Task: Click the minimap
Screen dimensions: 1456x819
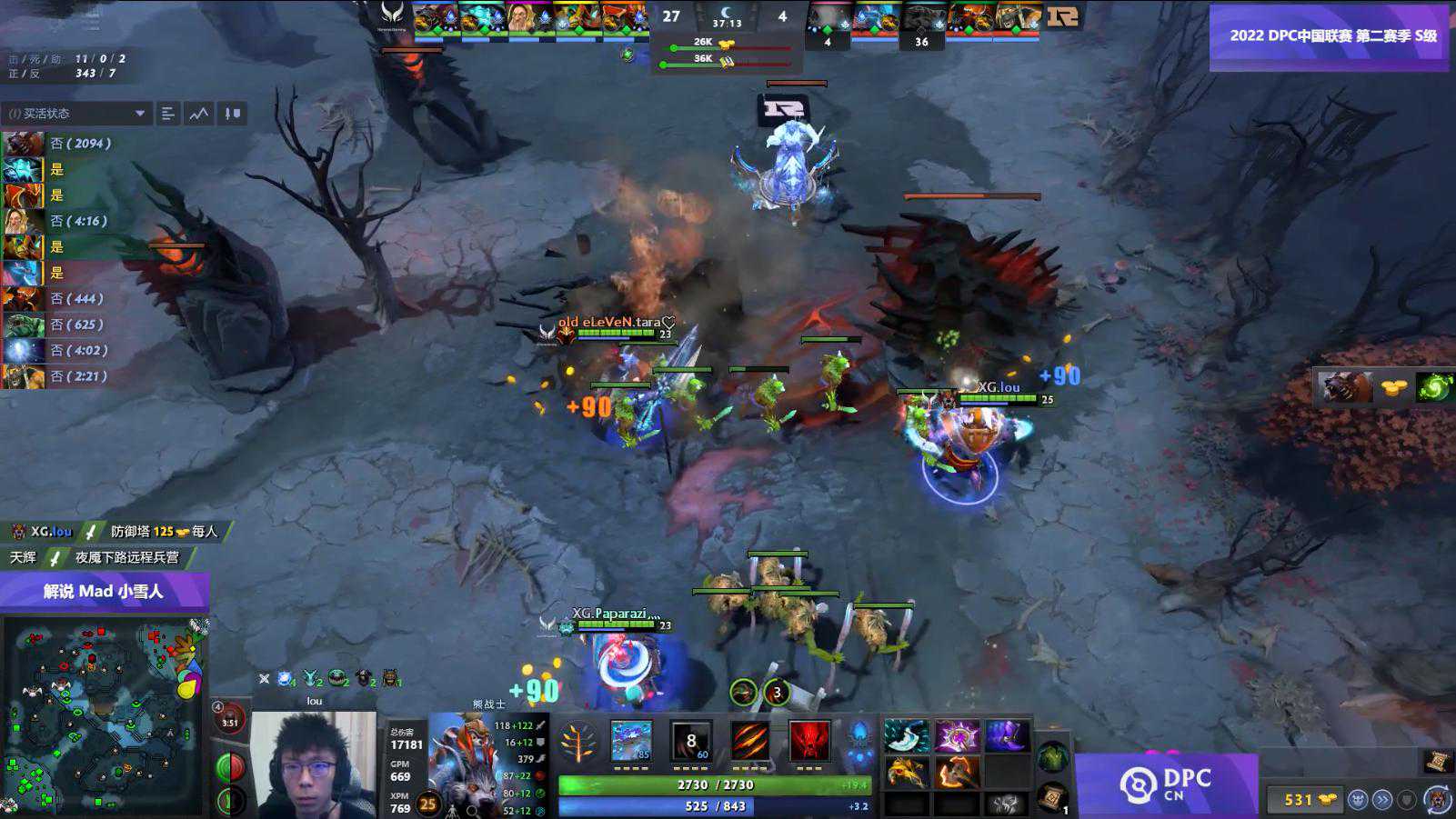Action: click(x=104, y=716)
